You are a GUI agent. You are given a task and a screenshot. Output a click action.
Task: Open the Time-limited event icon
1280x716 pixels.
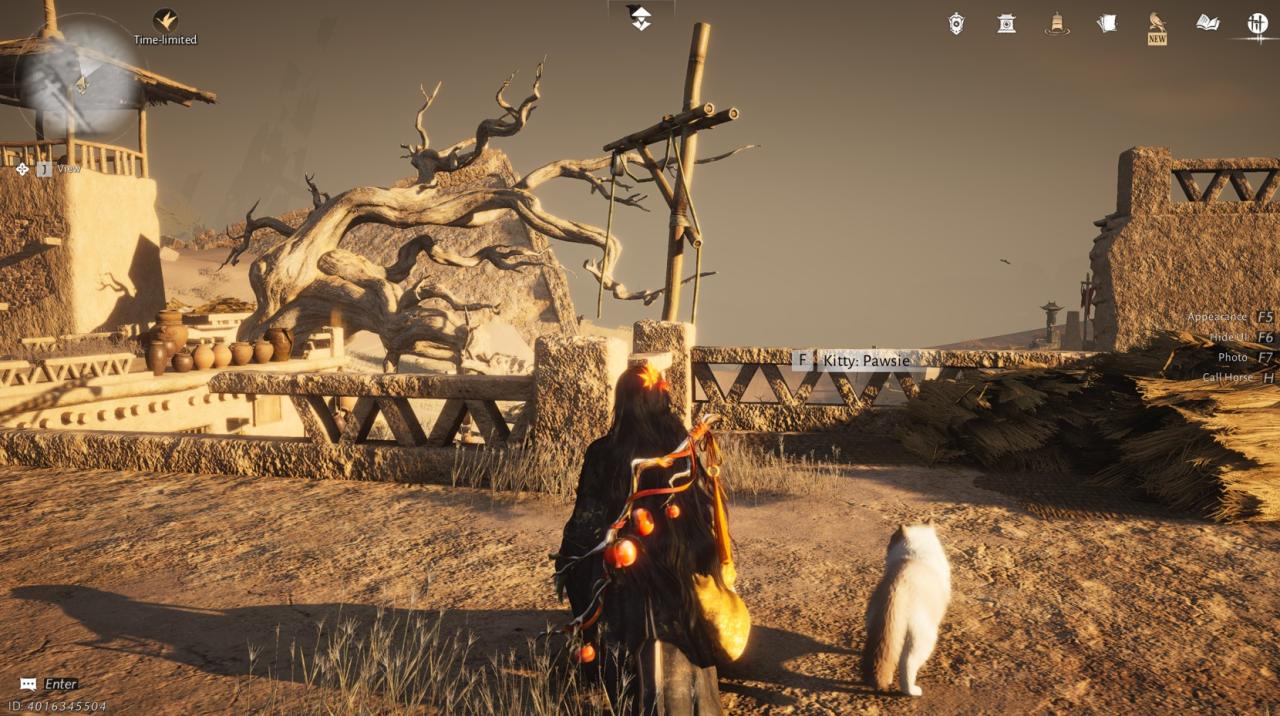(165, 20)
